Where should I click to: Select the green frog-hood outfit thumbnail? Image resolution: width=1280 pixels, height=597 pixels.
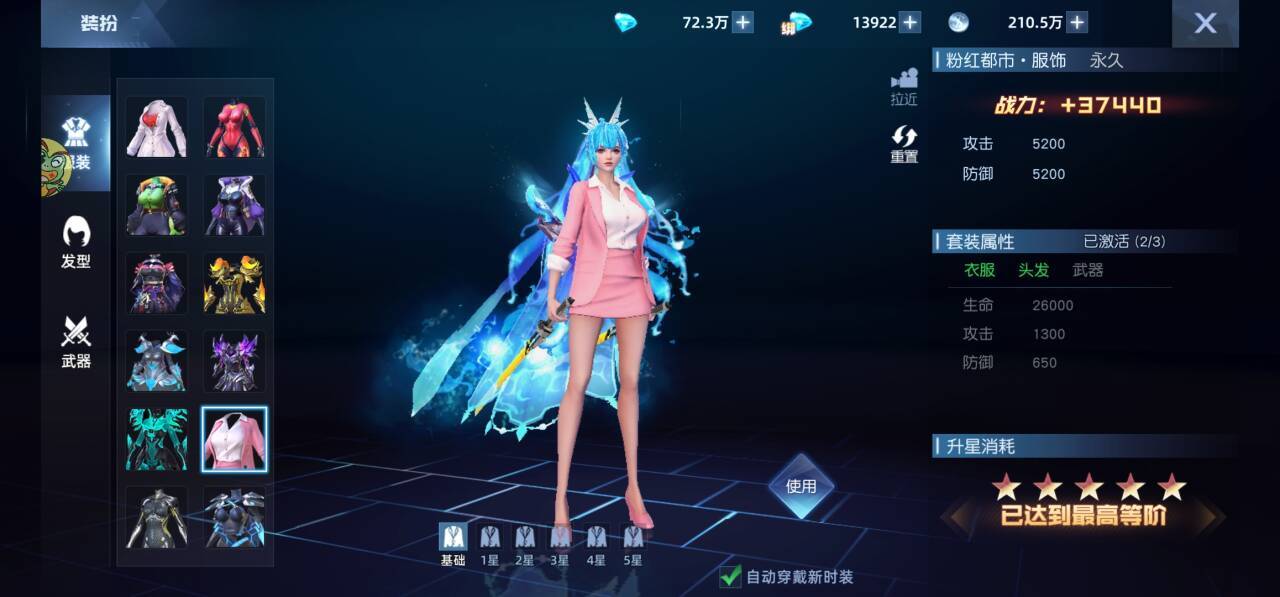pyautogui.click(x=156, y=205)
